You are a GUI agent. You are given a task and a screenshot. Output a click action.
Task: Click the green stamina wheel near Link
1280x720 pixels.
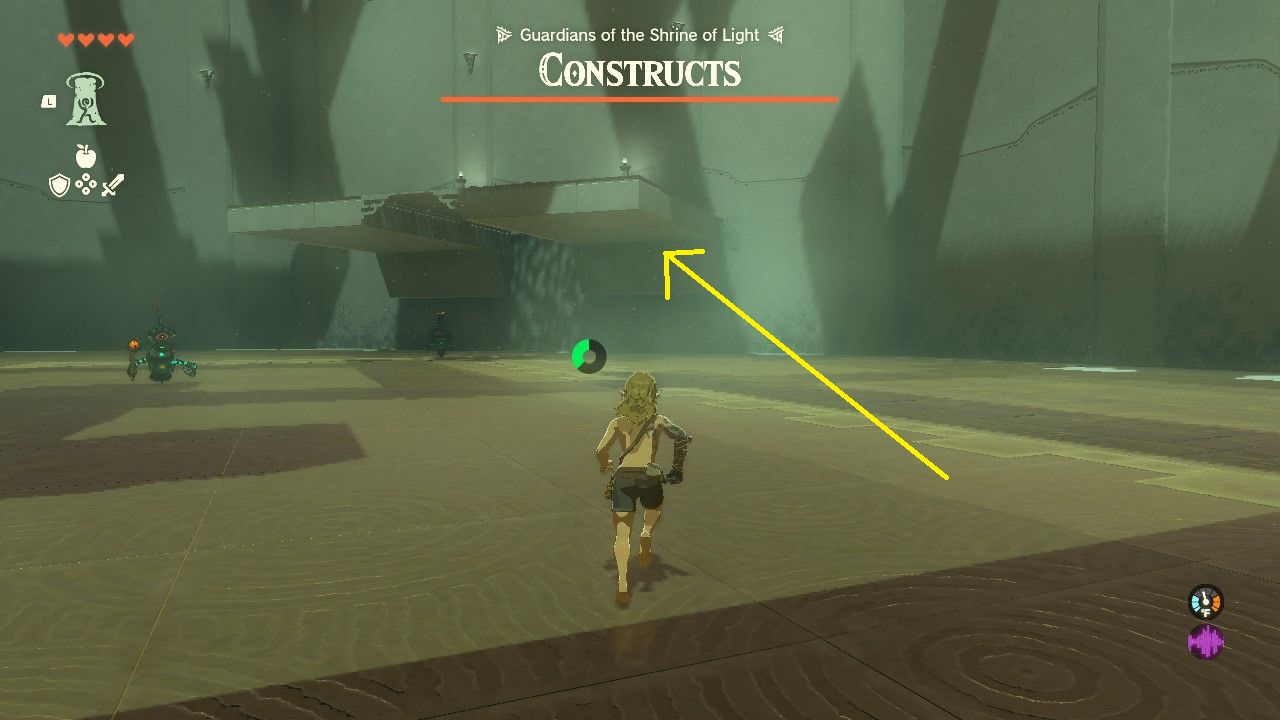(588, 356)
